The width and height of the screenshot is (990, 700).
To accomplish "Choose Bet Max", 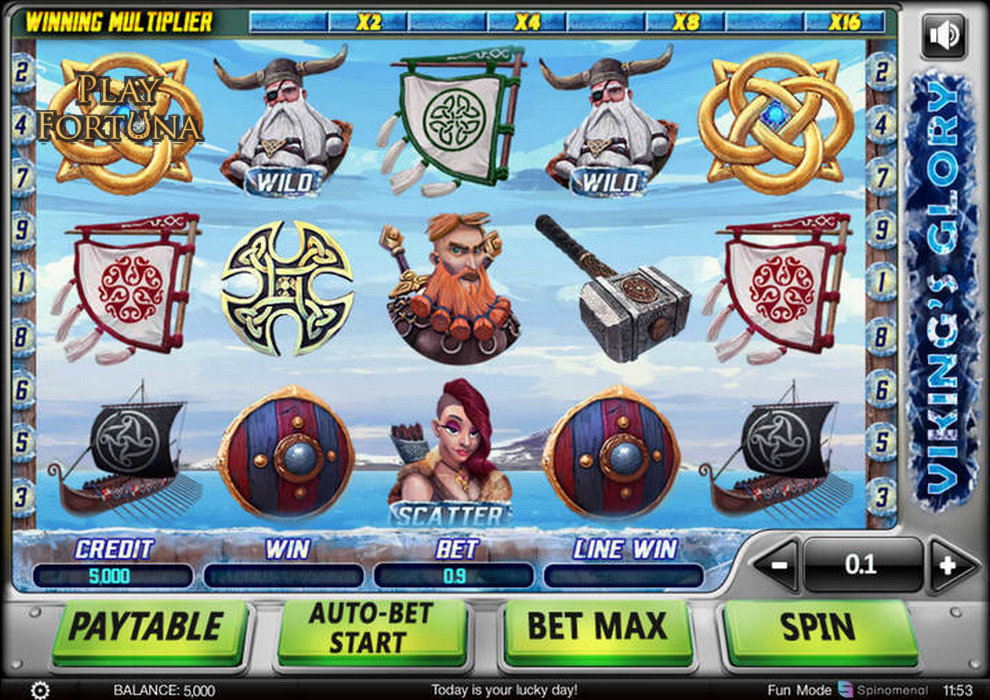I will 597,628.
